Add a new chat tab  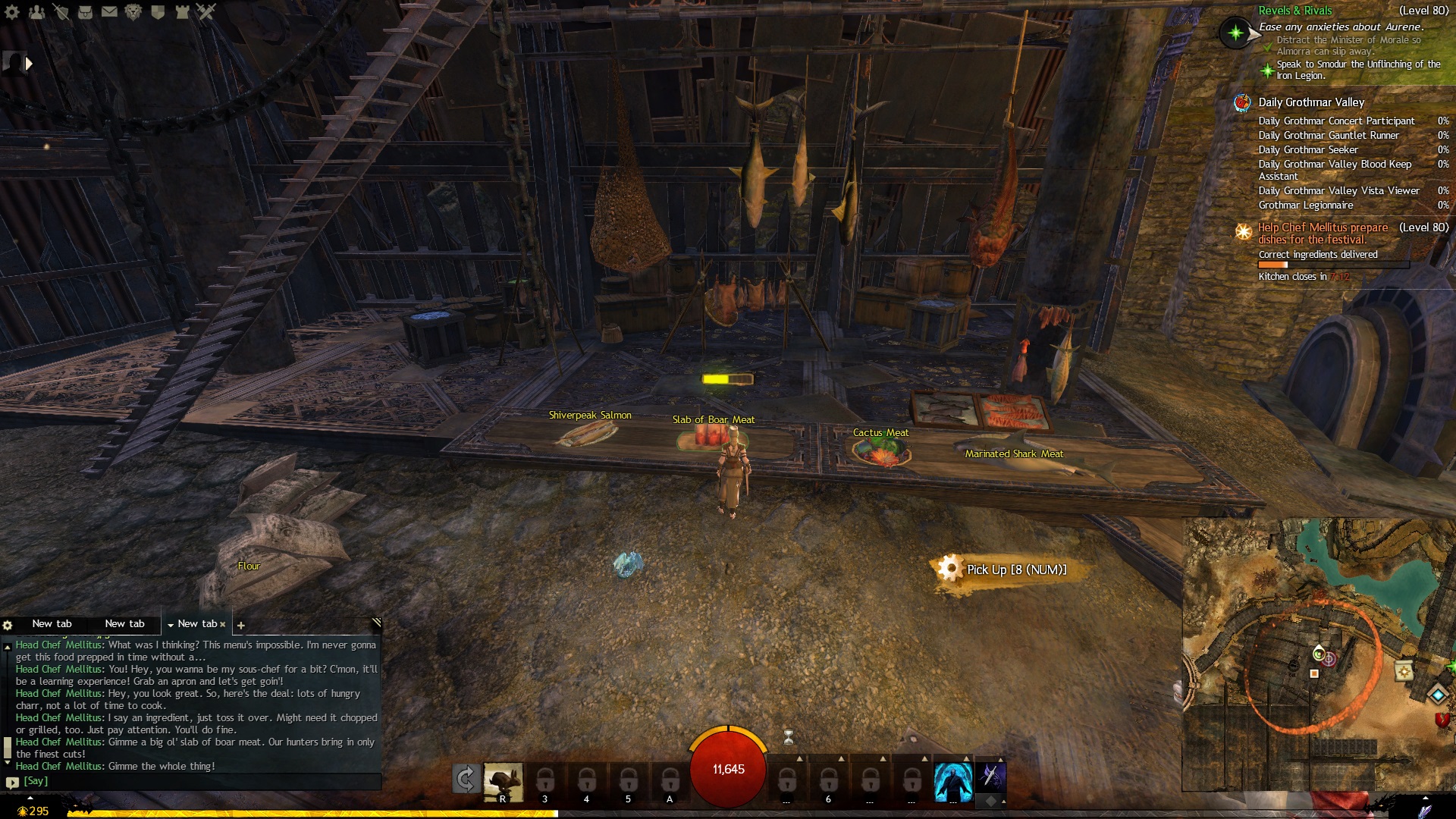[241, 626]
